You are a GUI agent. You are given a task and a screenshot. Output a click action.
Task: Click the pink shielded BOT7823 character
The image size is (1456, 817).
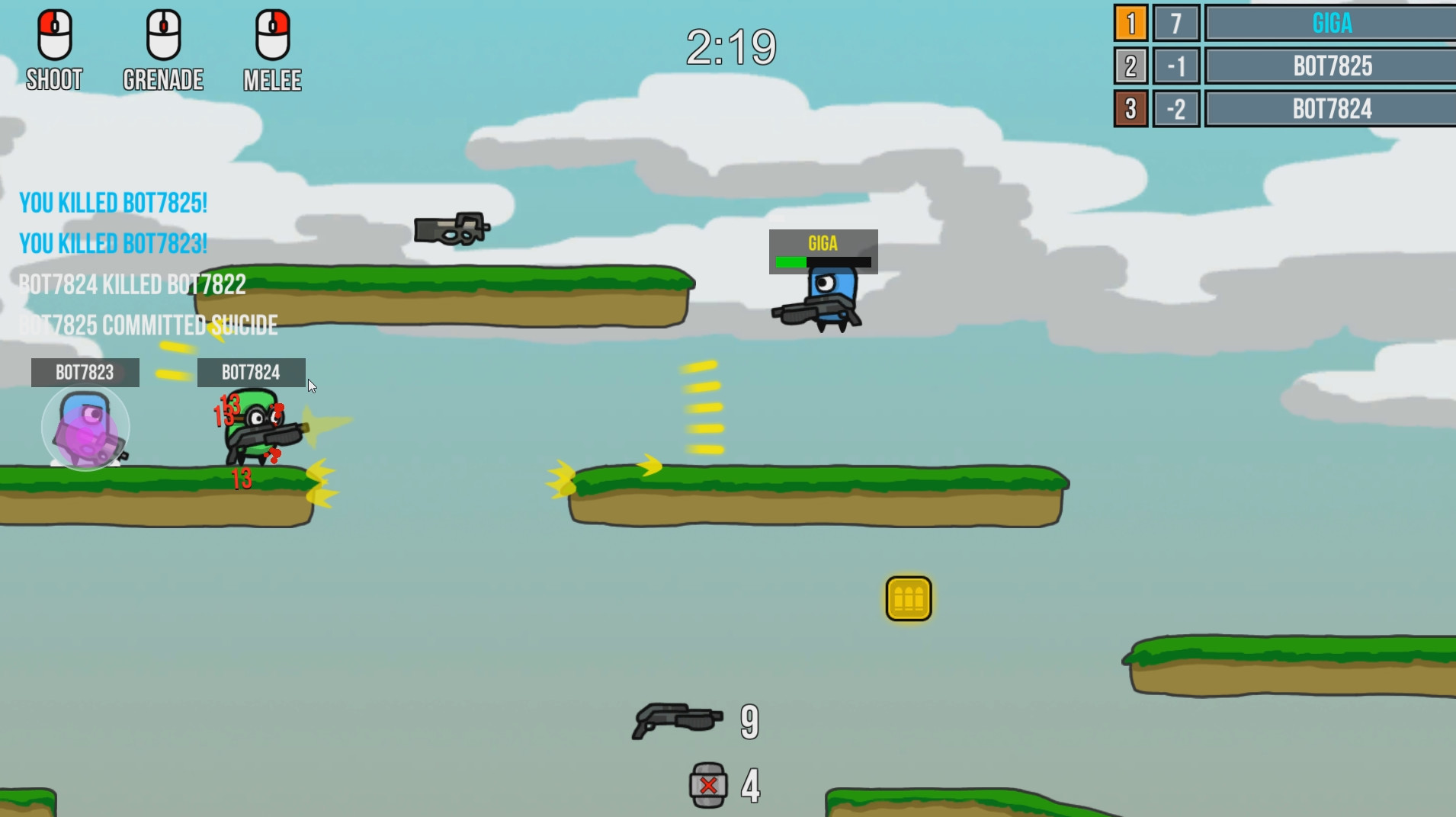(x=84, y=428)
